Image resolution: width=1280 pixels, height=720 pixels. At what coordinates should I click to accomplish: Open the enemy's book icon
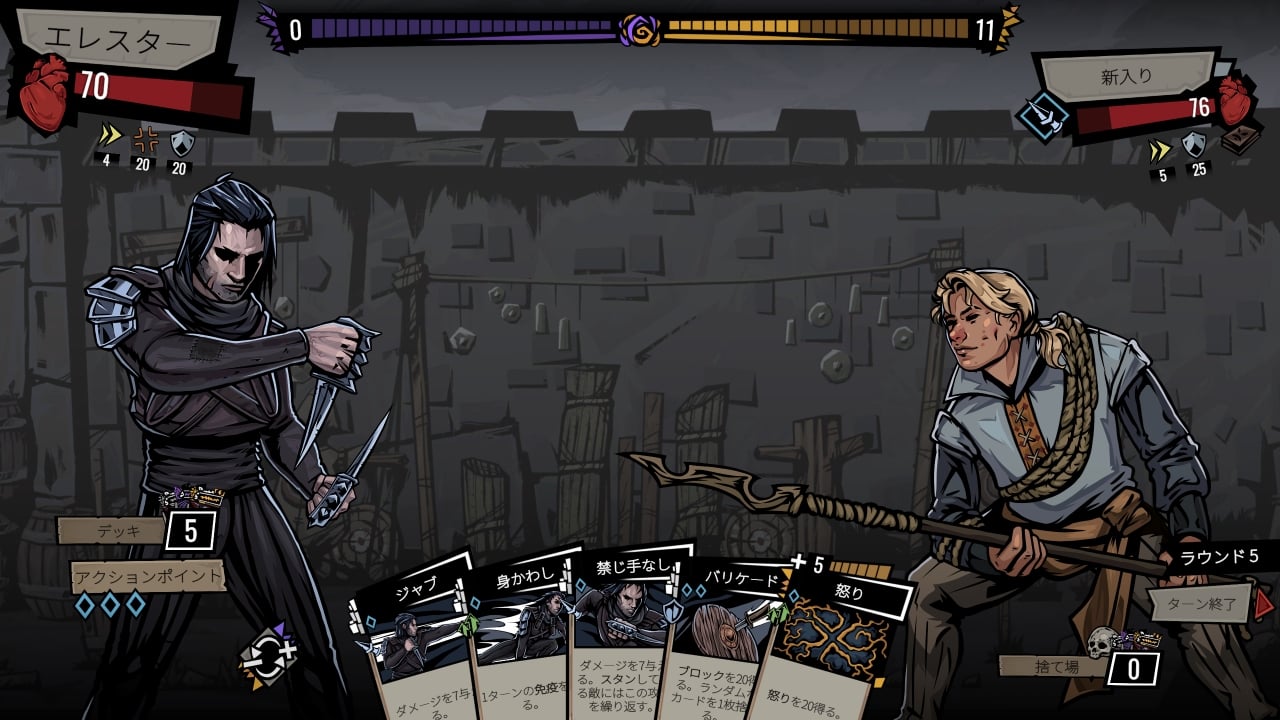coord(1240,139)
